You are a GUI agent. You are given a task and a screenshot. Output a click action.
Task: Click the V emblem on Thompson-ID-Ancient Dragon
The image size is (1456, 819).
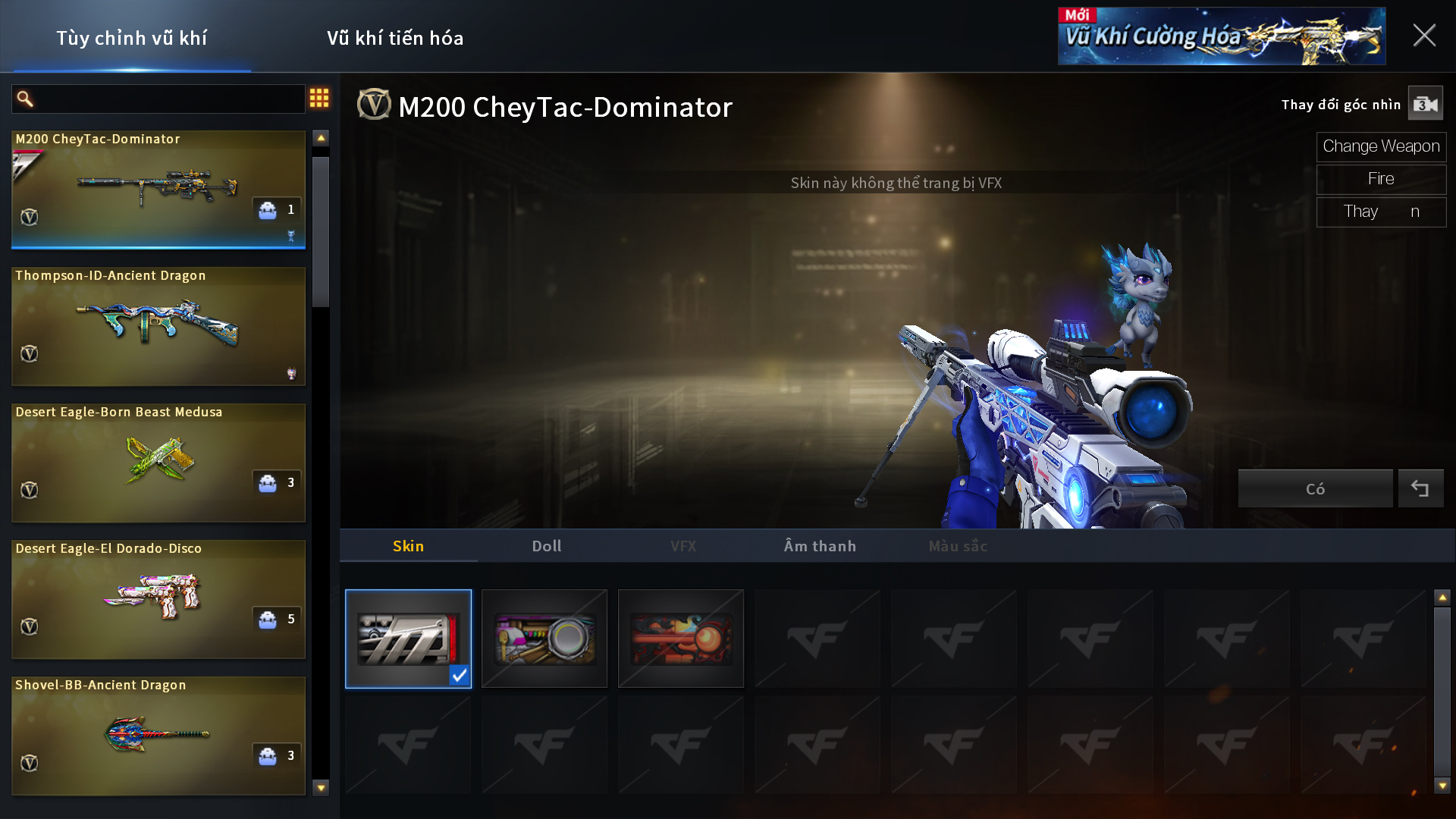pyautogui.click(x=29, y=353)
